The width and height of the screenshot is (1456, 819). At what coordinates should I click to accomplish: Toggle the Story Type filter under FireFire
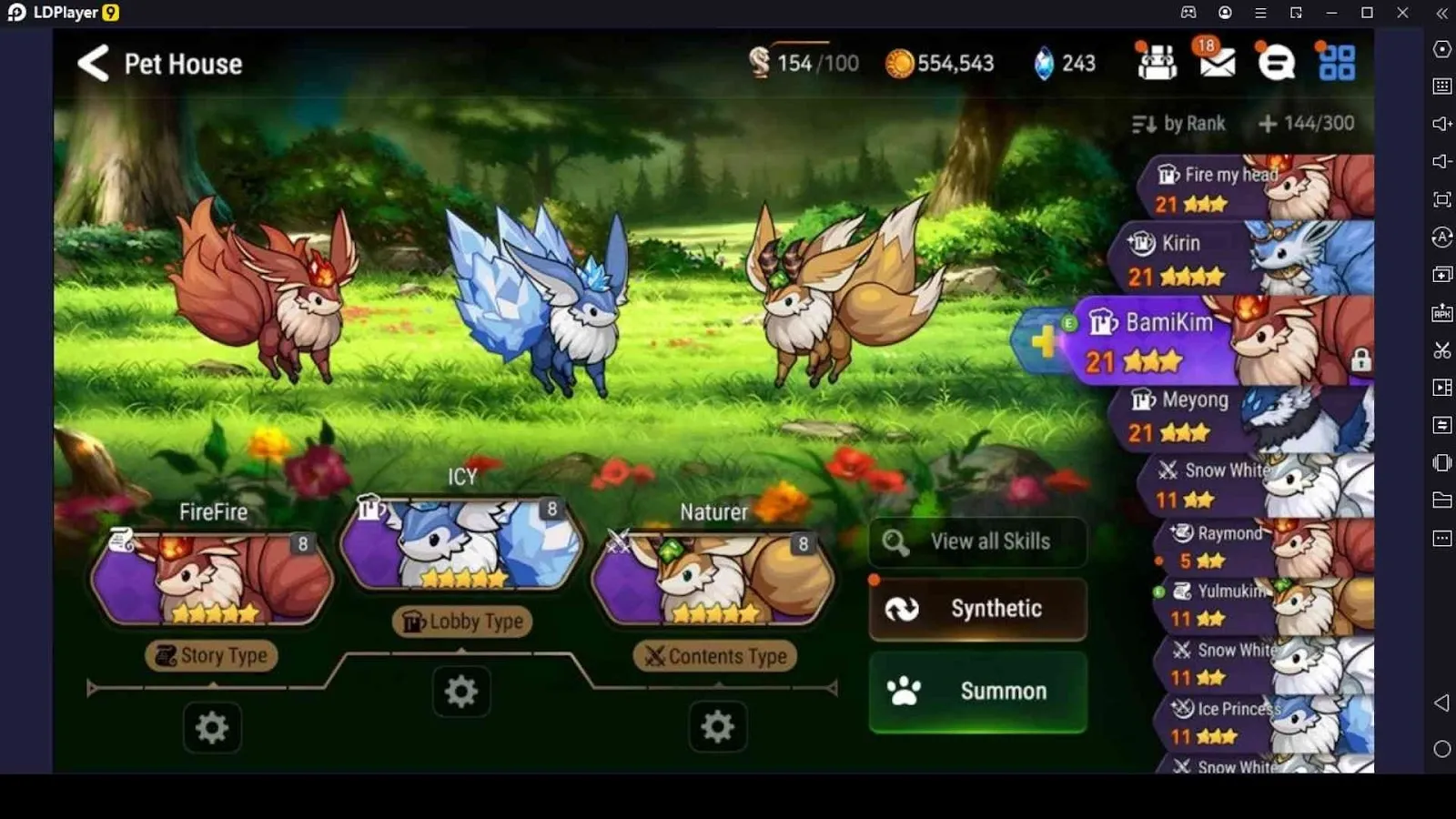point(211,656)
